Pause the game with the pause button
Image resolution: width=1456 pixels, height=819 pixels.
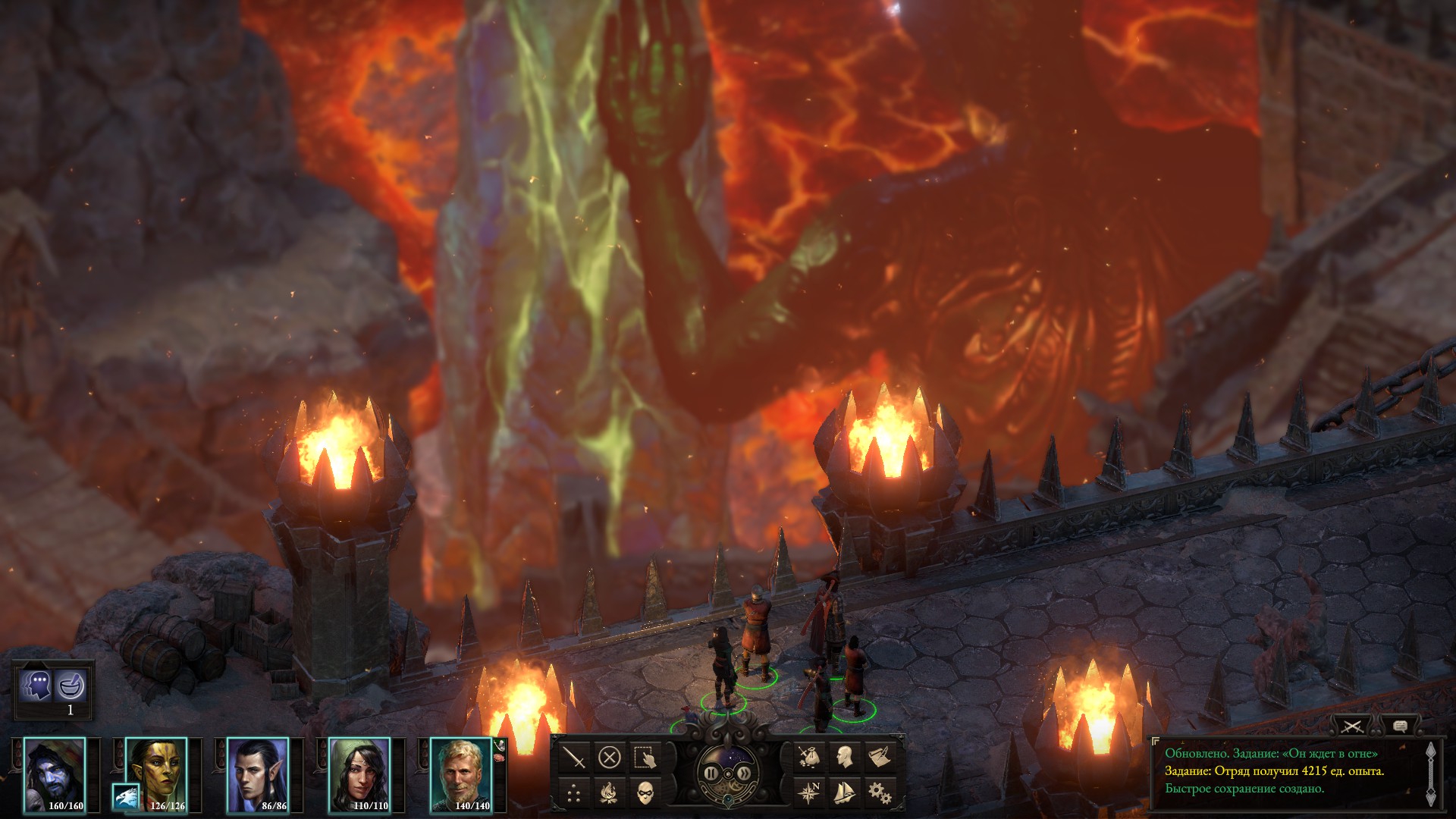[711, 773]
